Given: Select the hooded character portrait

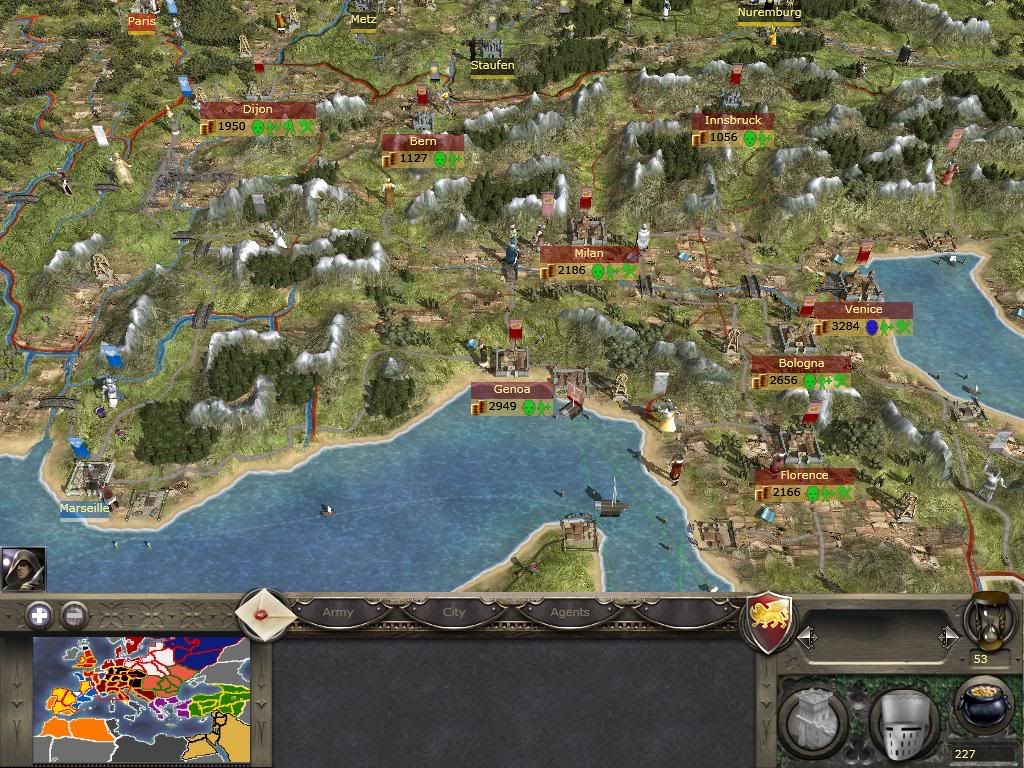Looking at the screenshot, I should (23, 570).
